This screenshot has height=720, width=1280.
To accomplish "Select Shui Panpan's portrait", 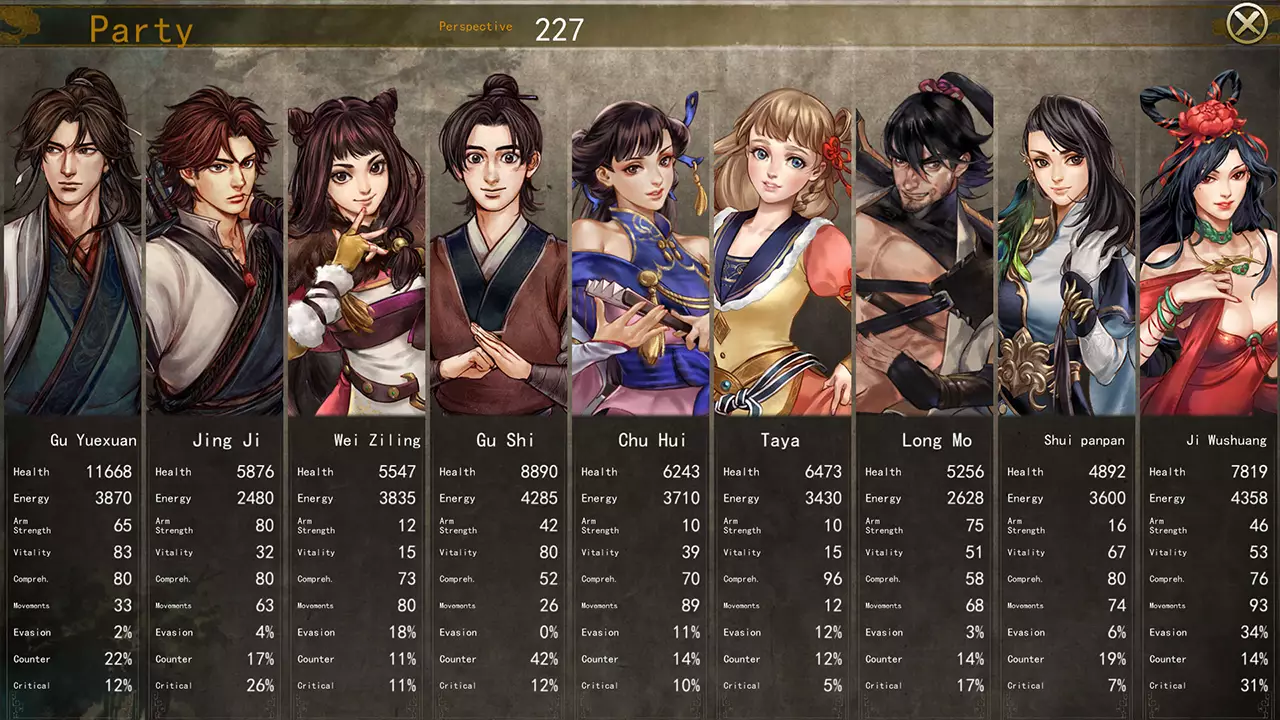I will tap(1066, 240).
